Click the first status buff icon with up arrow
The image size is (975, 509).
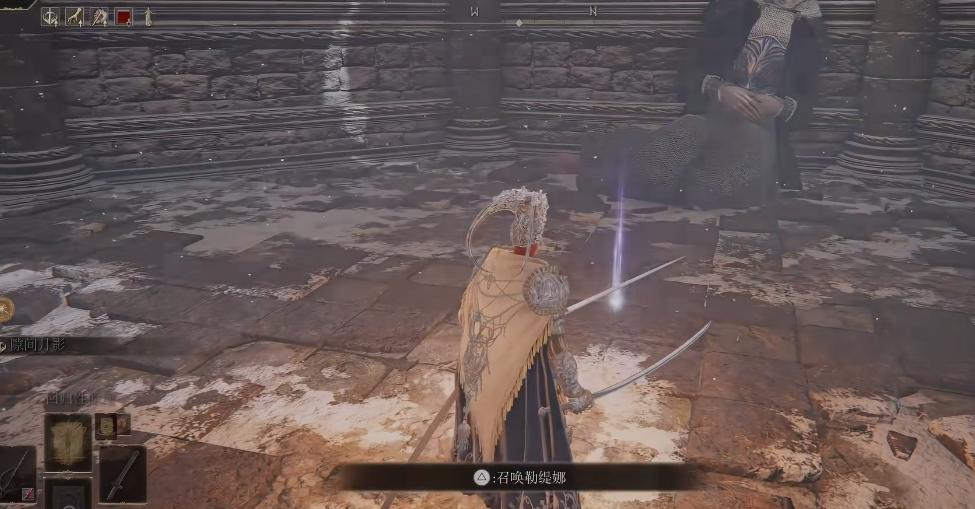coord(50,16)
